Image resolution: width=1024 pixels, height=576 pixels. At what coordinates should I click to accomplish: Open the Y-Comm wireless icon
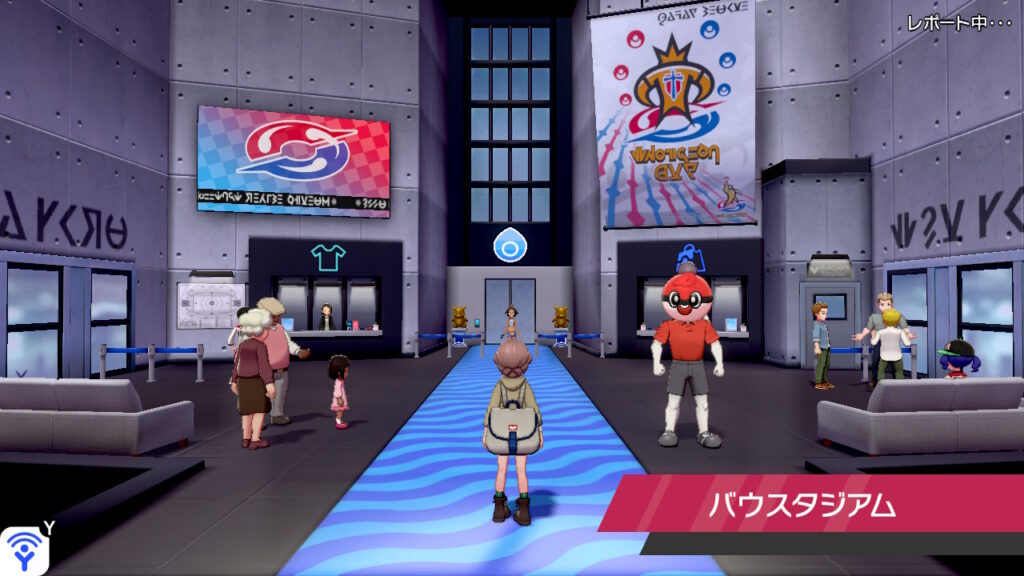coord(22,550)
